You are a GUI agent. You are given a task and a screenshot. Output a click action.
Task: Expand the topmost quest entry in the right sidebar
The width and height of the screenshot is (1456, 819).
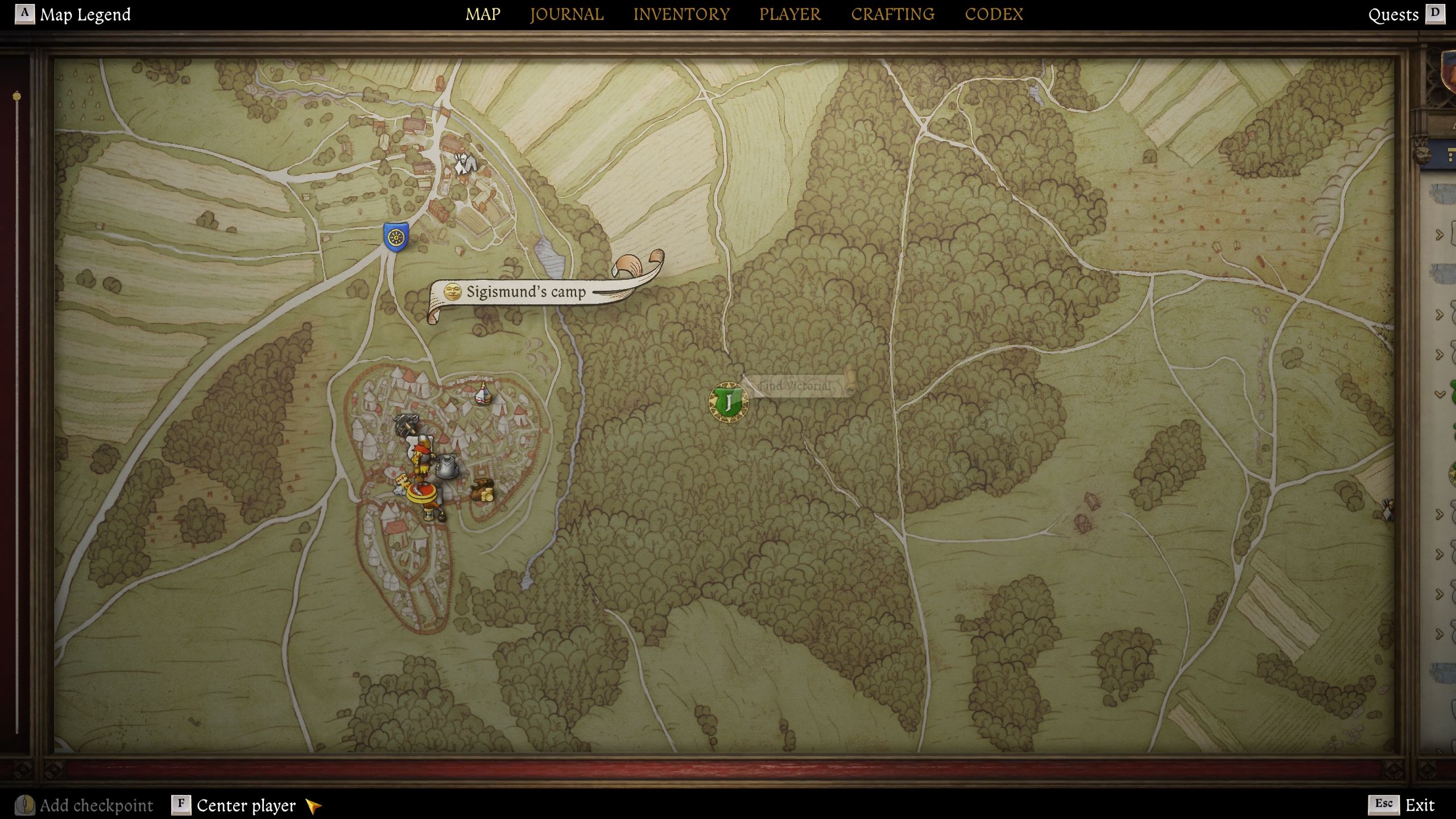[1440, 234]
